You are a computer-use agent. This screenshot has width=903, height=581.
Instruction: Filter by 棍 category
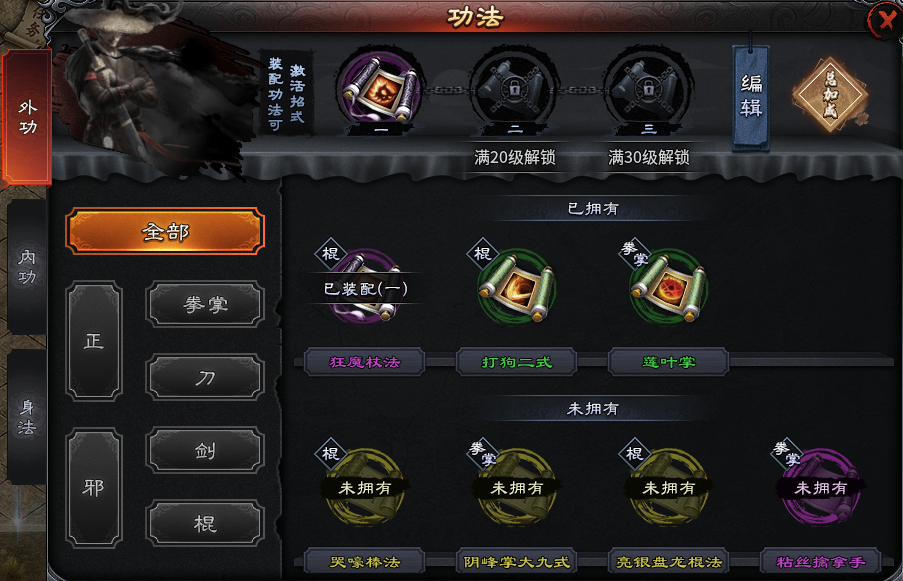(206, 523)
